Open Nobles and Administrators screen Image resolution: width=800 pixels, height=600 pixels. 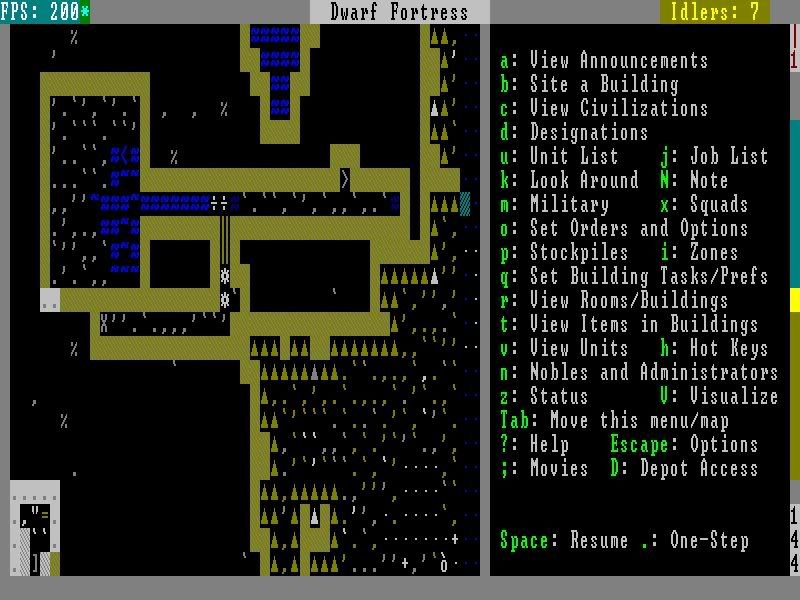[639, 373]
